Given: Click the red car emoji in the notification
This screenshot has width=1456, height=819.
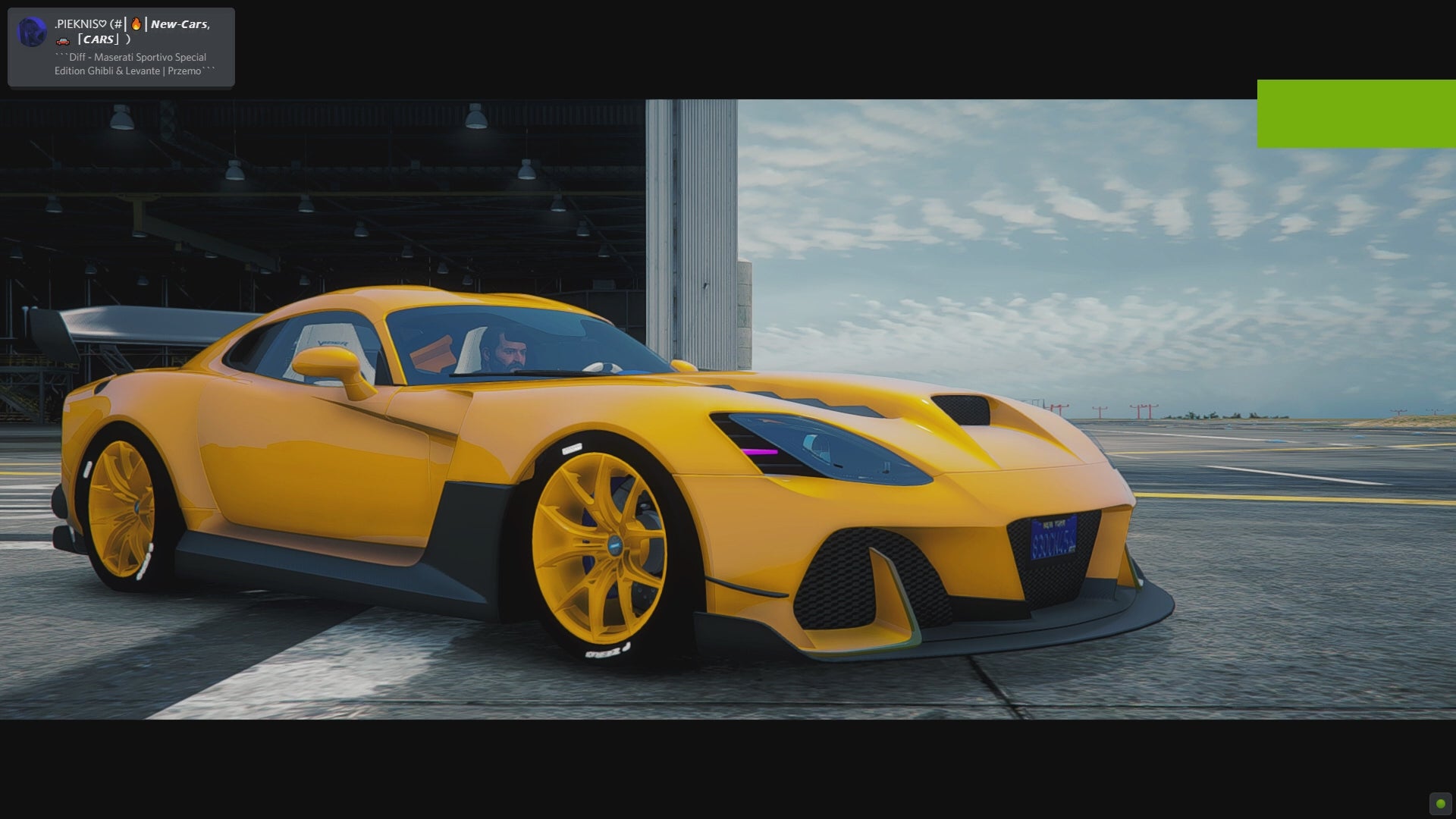Looking at the screenshot, I should coord(61,42).
